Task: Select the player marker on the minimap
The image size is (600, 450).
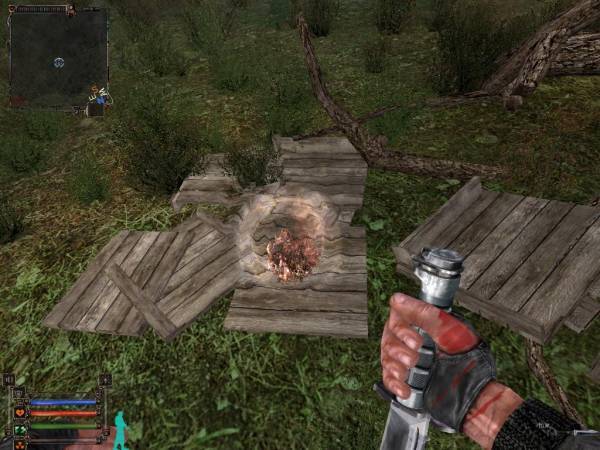Action: (x=58, y=62)
